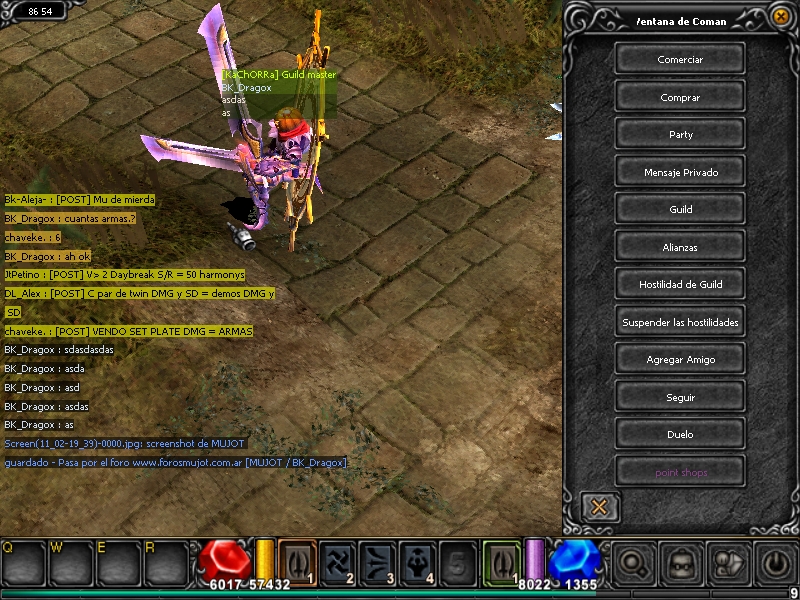This screenshot has height=600, width=800.
Task: Click the Guild command button
Action: pyautogui.click(x=680, y=209)
